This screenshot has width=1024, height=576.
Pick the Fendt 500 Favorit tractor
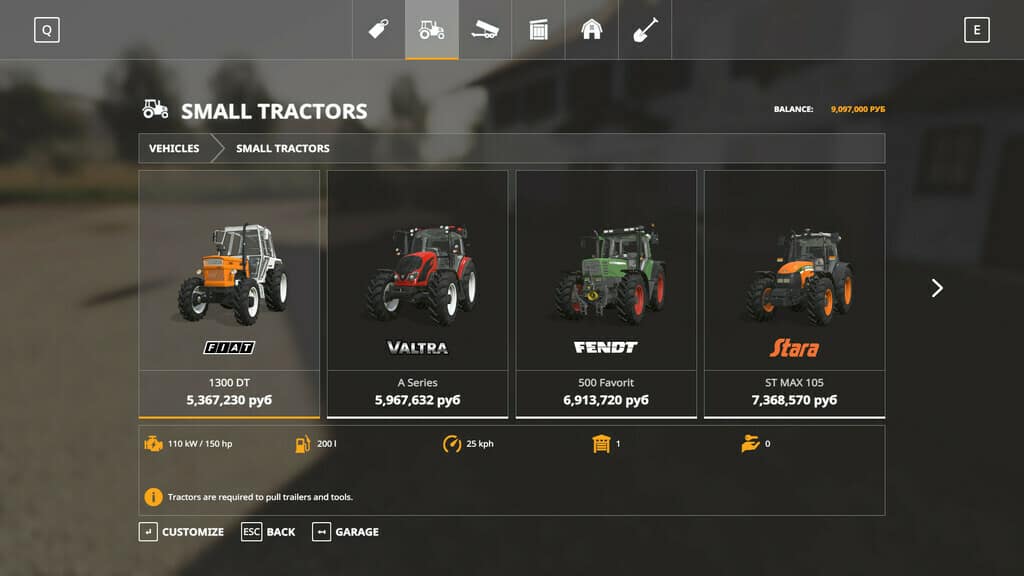click(605, 292)
